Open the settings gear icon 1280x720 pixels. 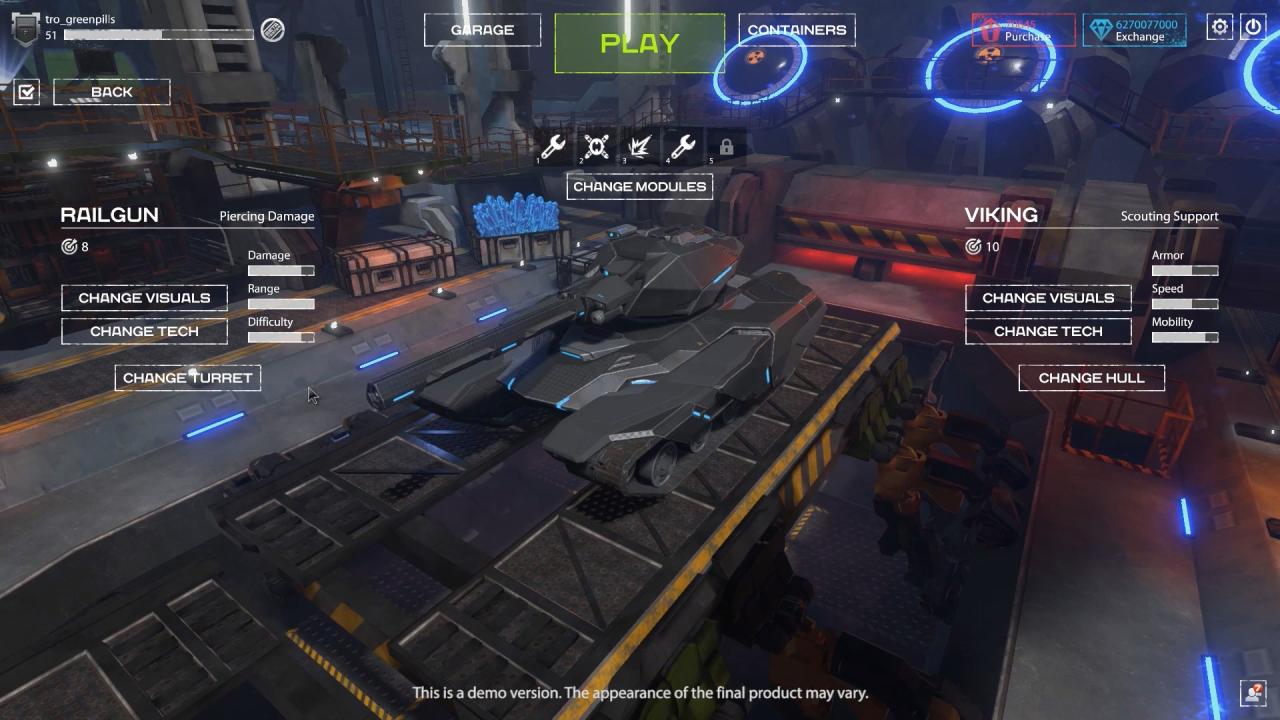coord(1219,27)
